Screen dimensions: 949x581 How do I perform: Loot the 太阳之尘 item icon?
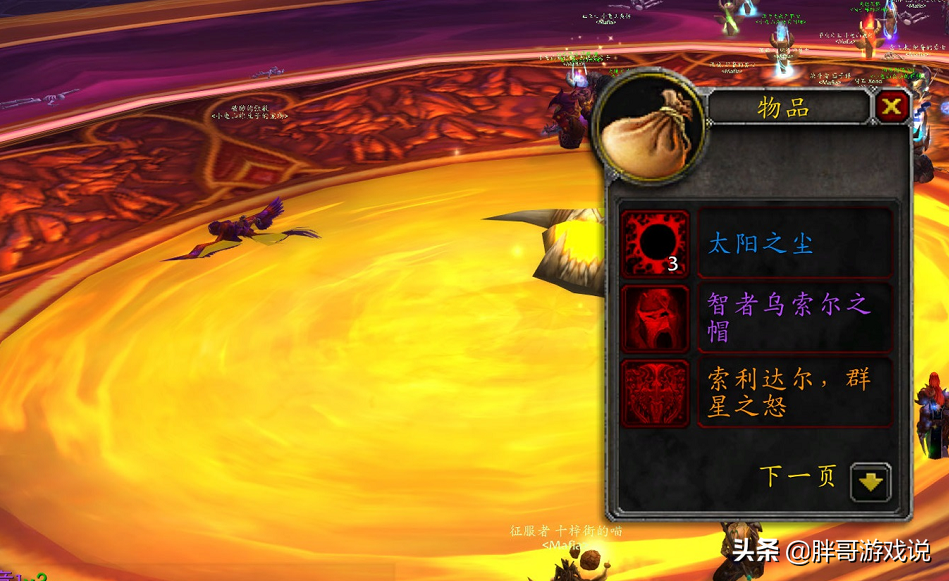click(x=656, y=243)
